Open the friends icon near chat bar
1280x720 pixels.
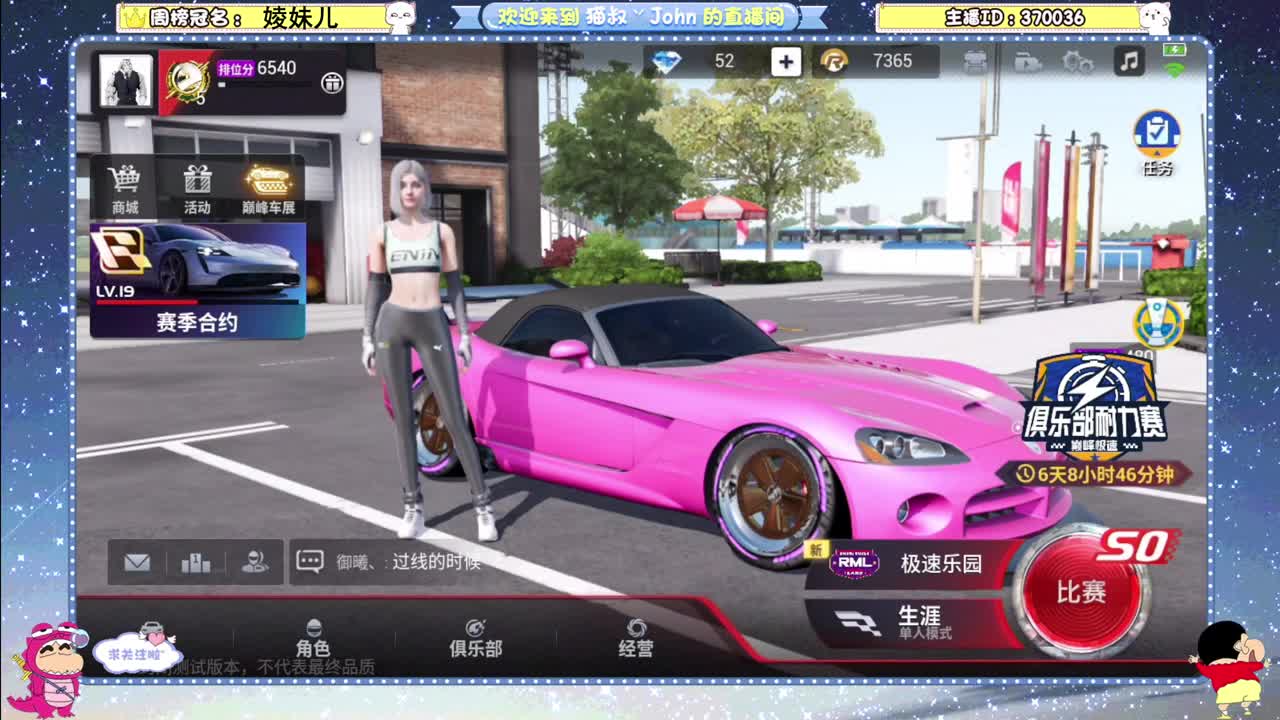pos(255,562)
